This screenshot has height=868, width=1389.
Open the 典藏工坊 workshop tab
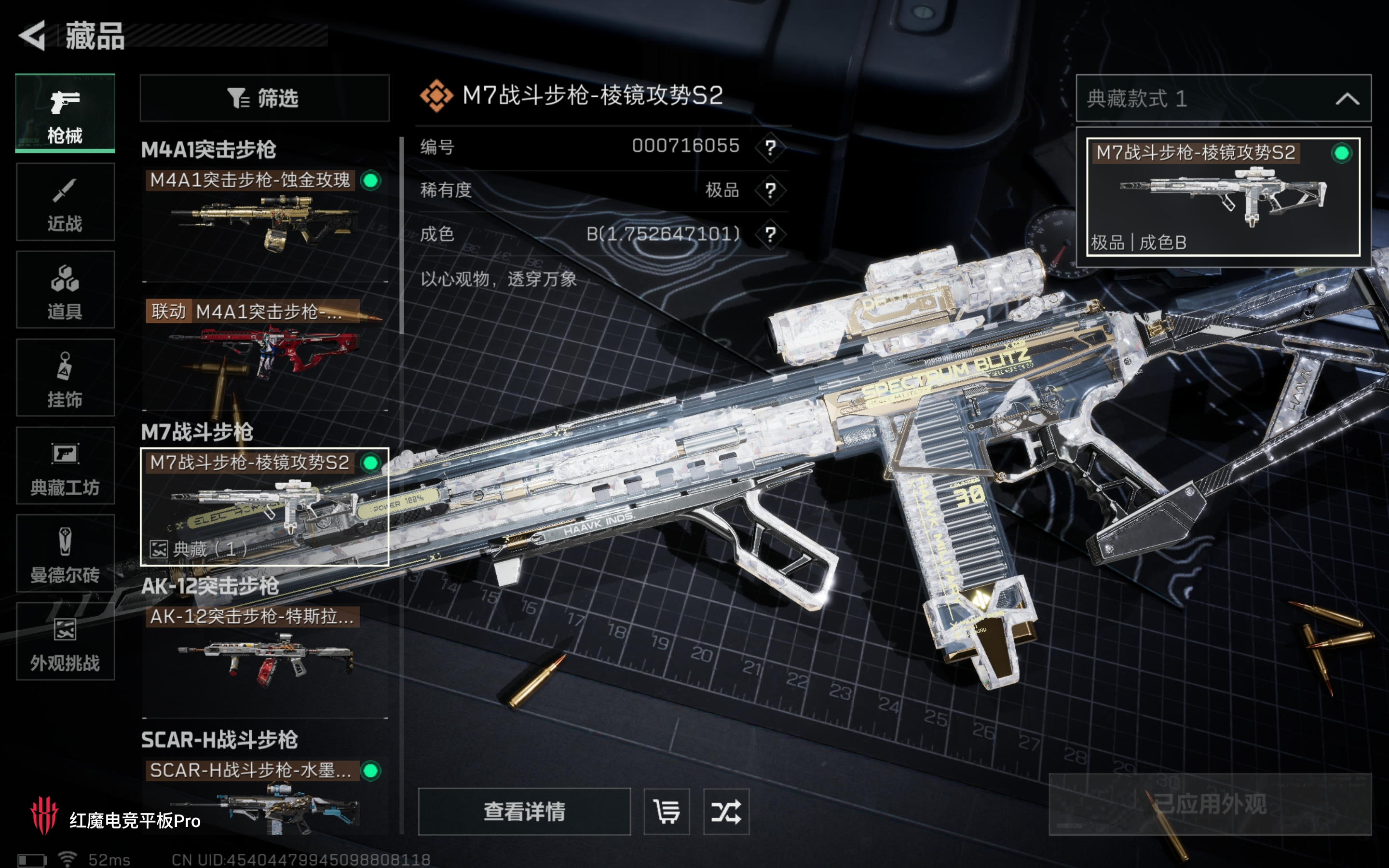[65, 465]
